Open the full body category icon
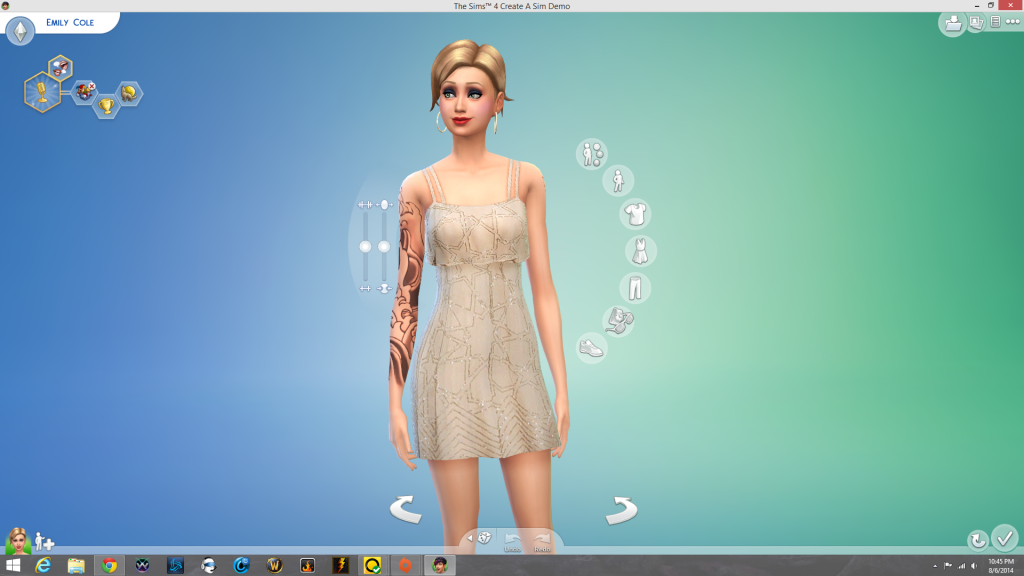This screenshot has height=576, width=1024. coord(618,181)
